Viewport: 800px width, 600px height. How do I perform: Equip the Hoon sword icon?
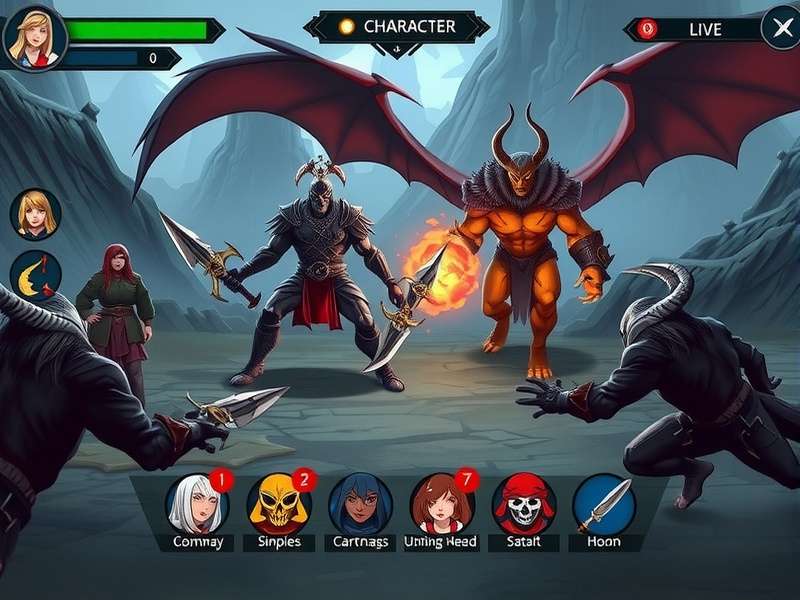(x=604, y=504)
